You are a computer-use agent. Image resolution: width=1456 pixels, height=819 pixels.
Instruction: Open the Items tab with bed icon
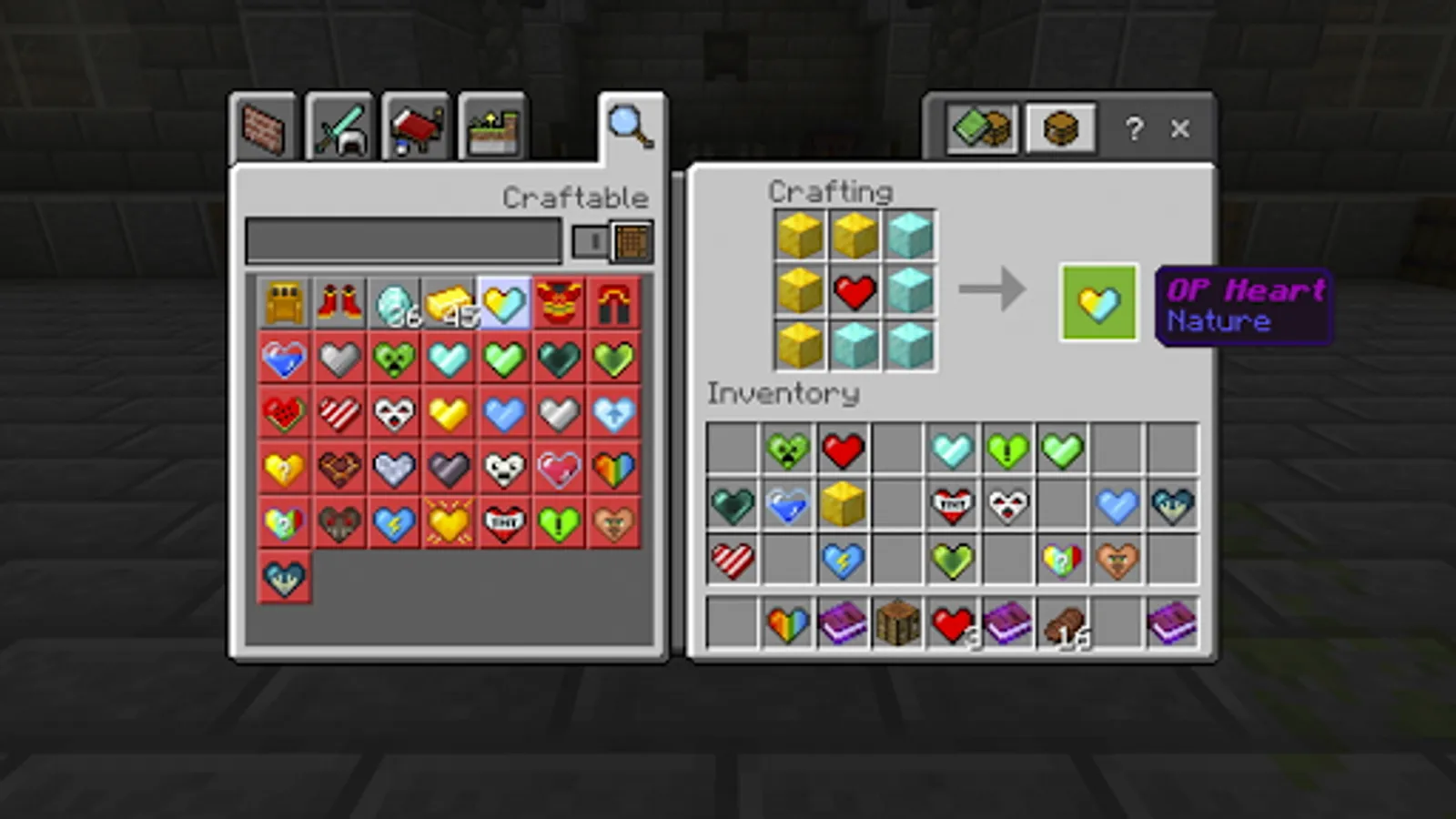click(415, 127)
